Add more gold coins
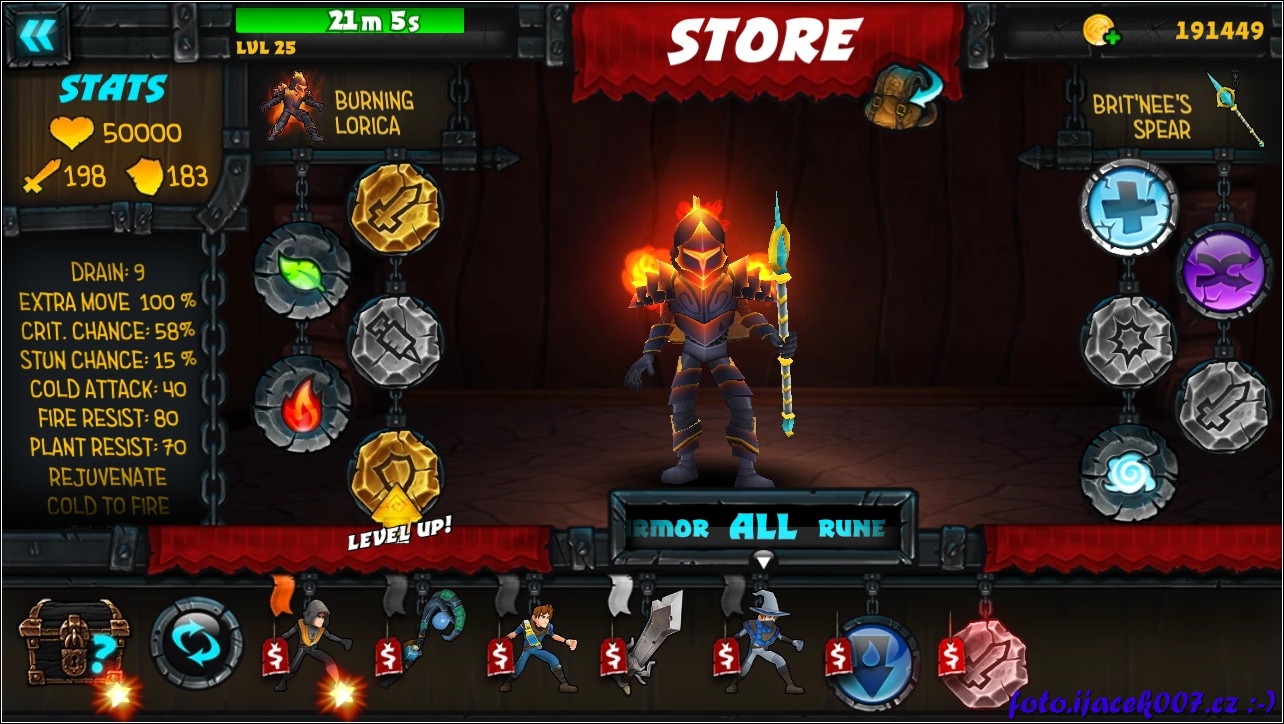 pos(1101,31)
